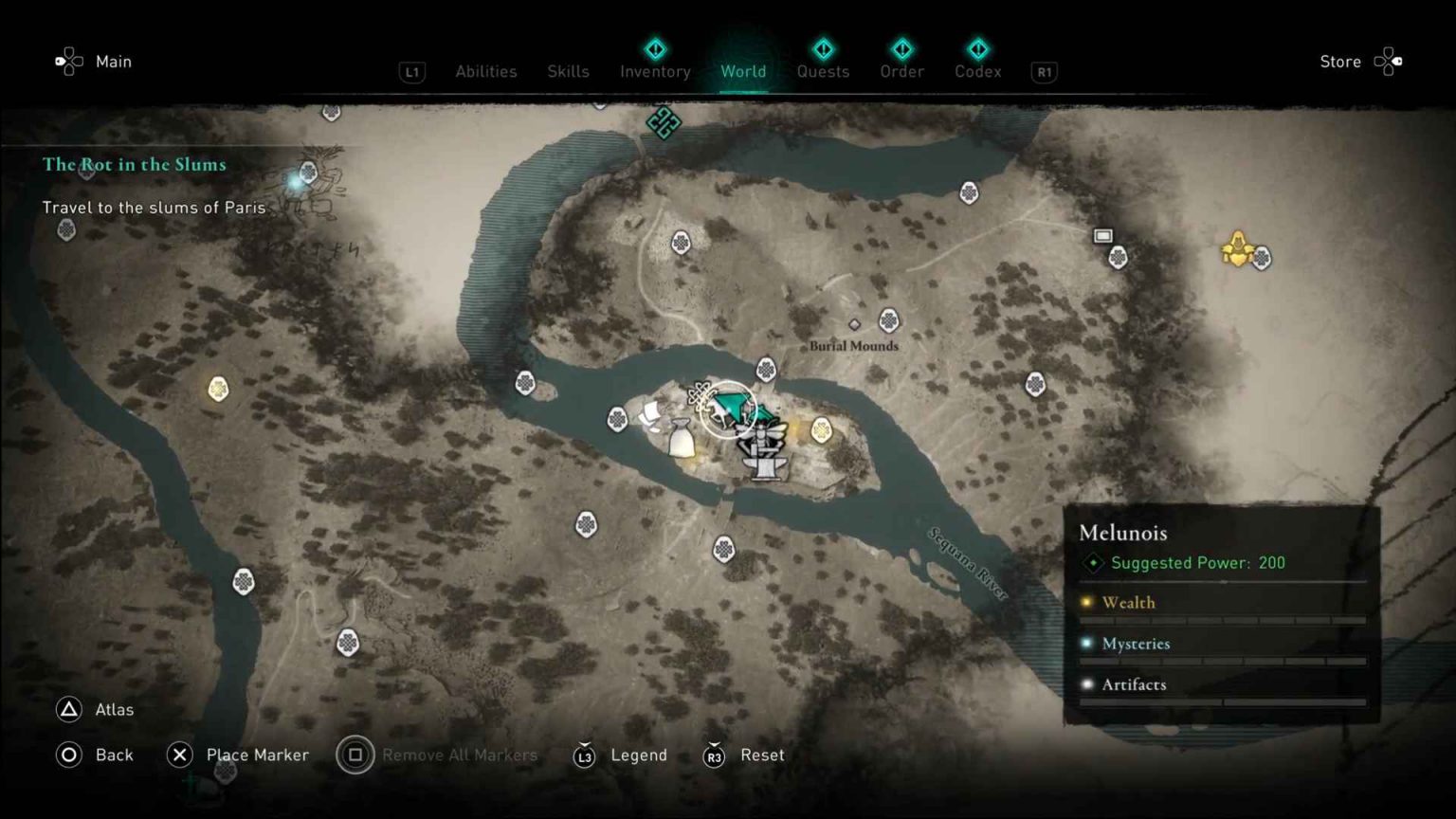1456x819 pixels.
Task: Click the Main crossed-axes icon top left
Action: (67, 61)
